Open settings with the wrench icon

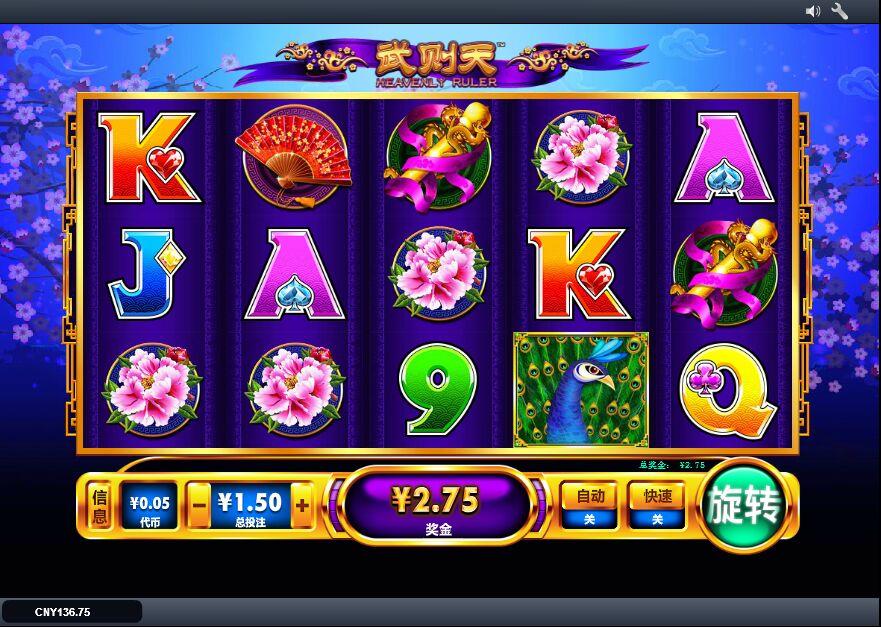840,11
